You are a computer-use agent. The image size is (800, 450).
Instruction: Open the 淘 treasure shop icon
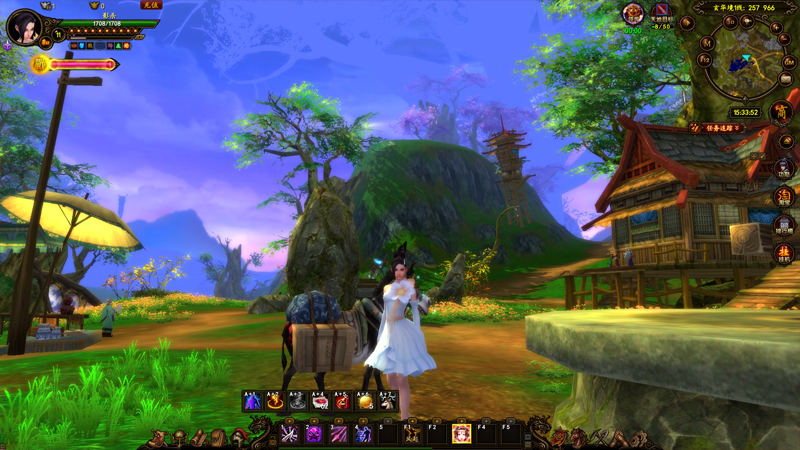(784, 197)
